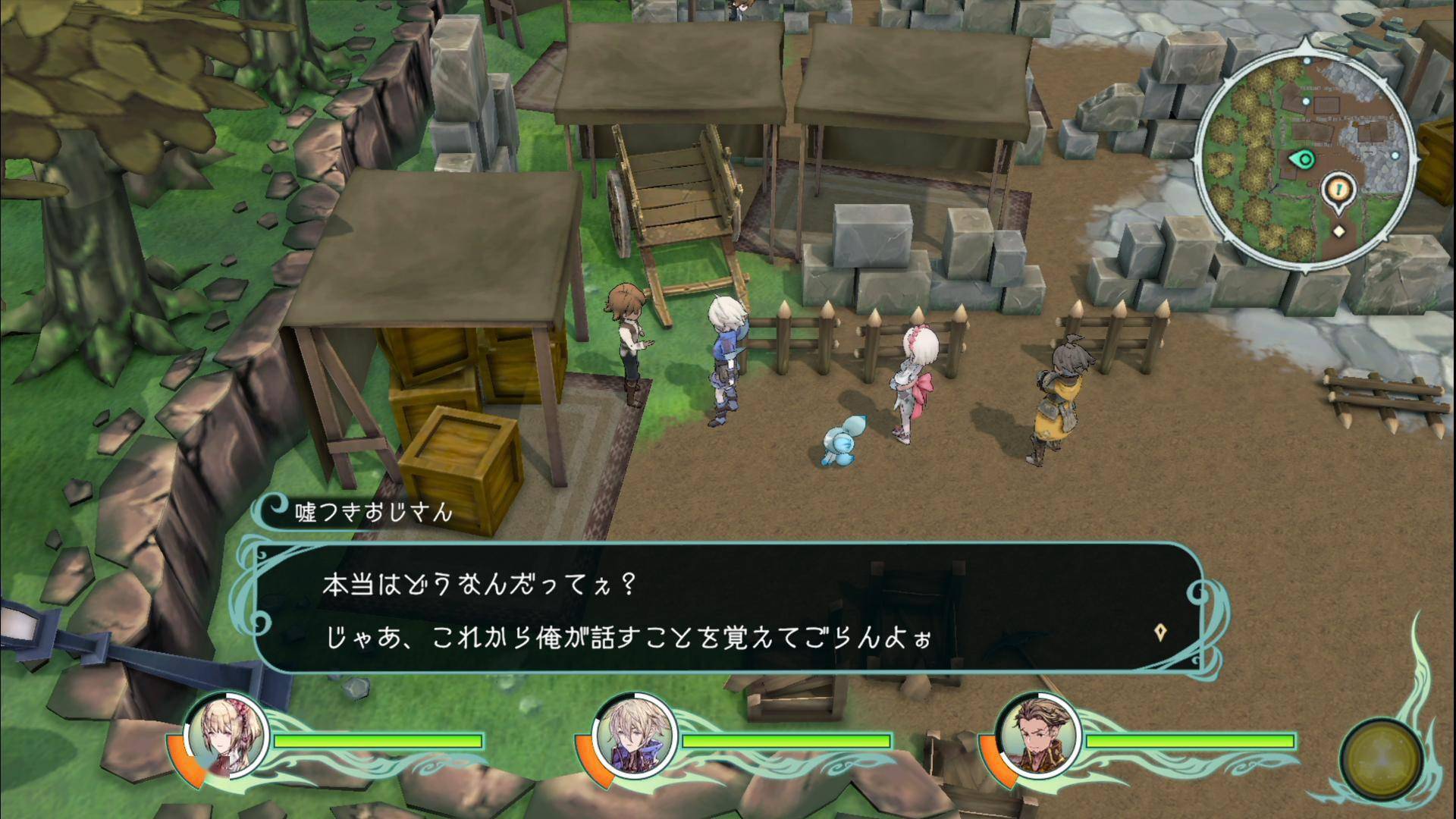The image size is (1456, 819).
Task: Select the diamond waypoint marker on the minimap
Action: coord(1339,231)
